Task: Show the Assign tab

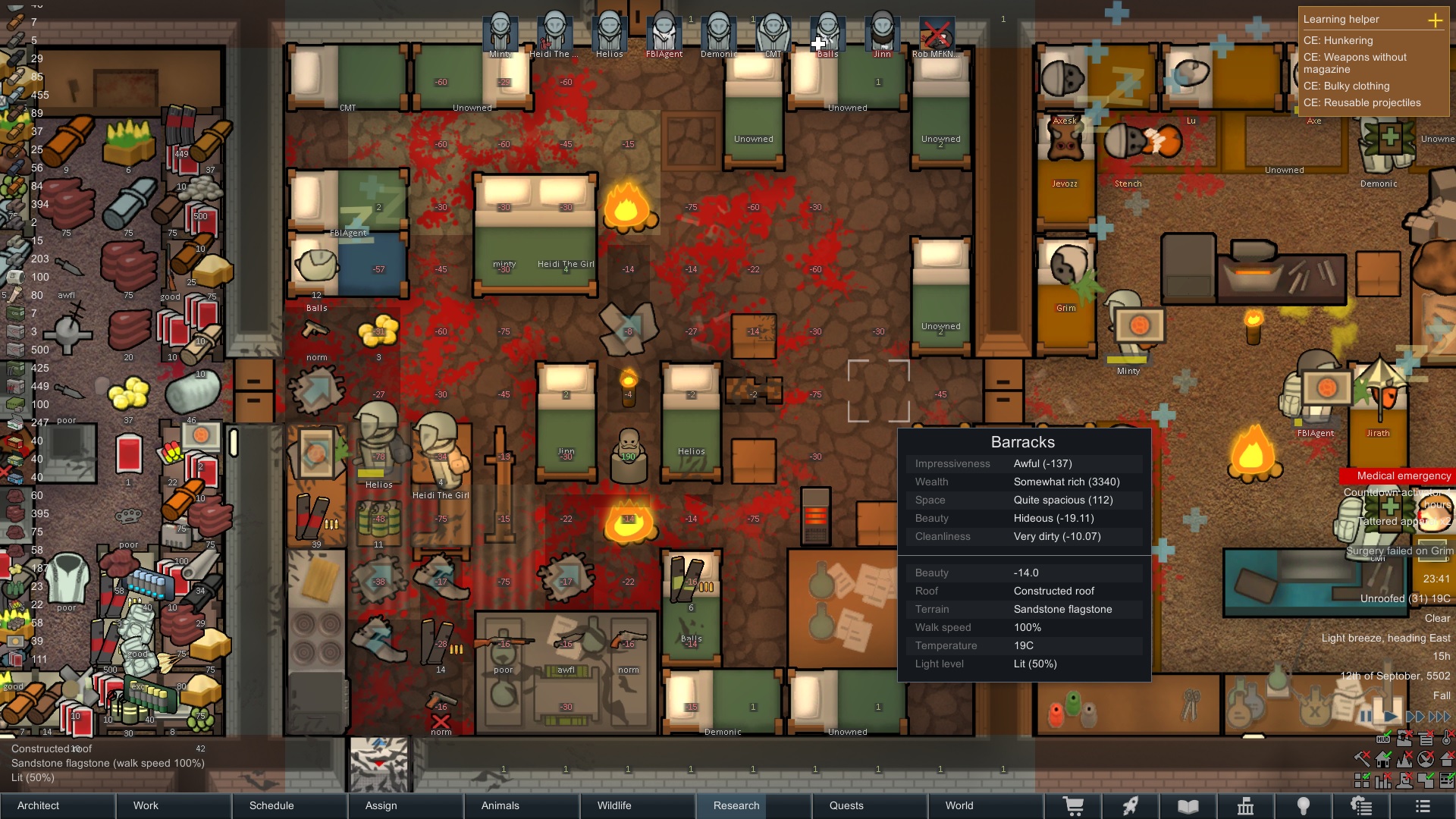Action: click(x=406, y=805)
